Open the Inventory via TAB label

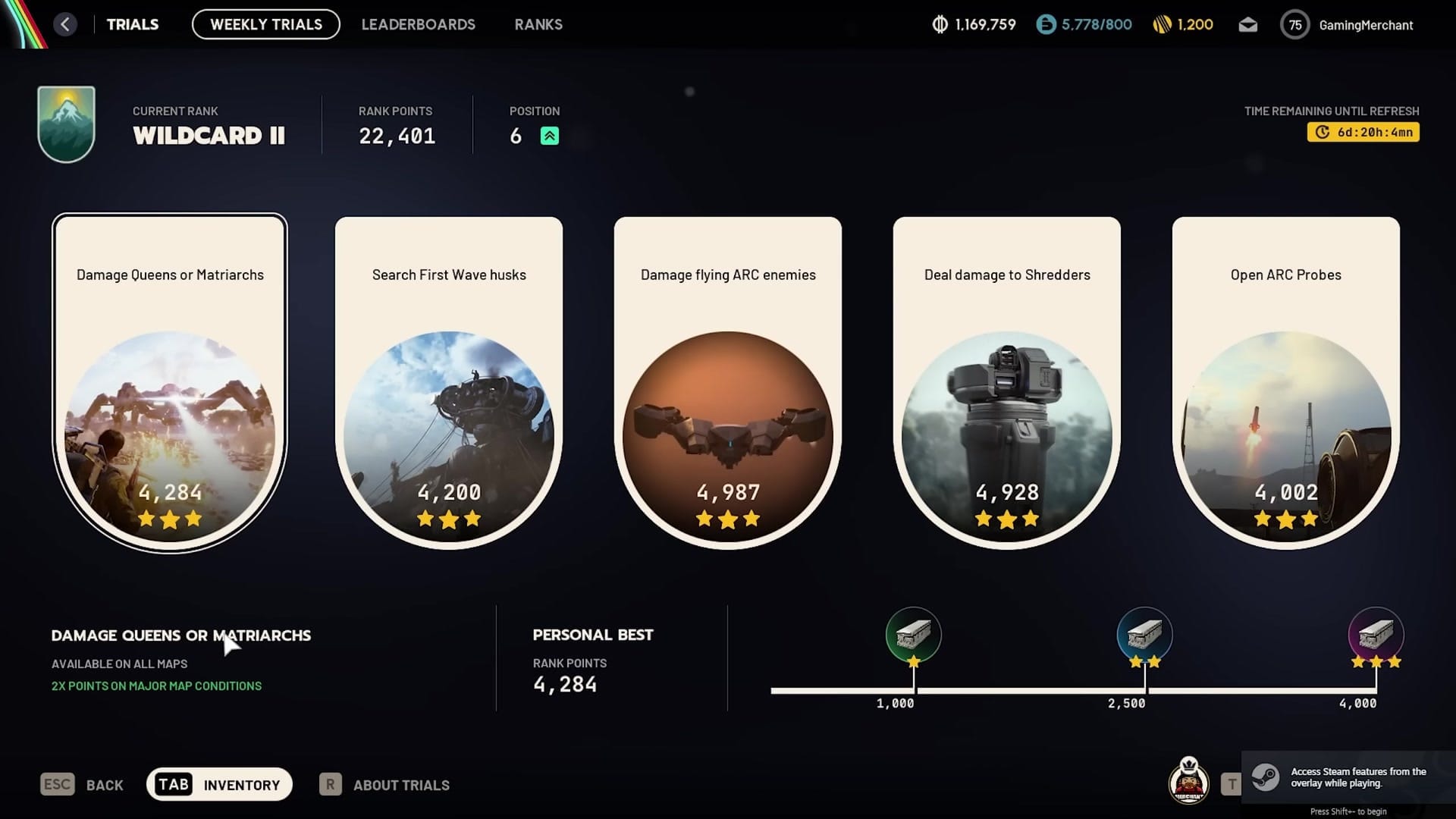pos(174,783)
